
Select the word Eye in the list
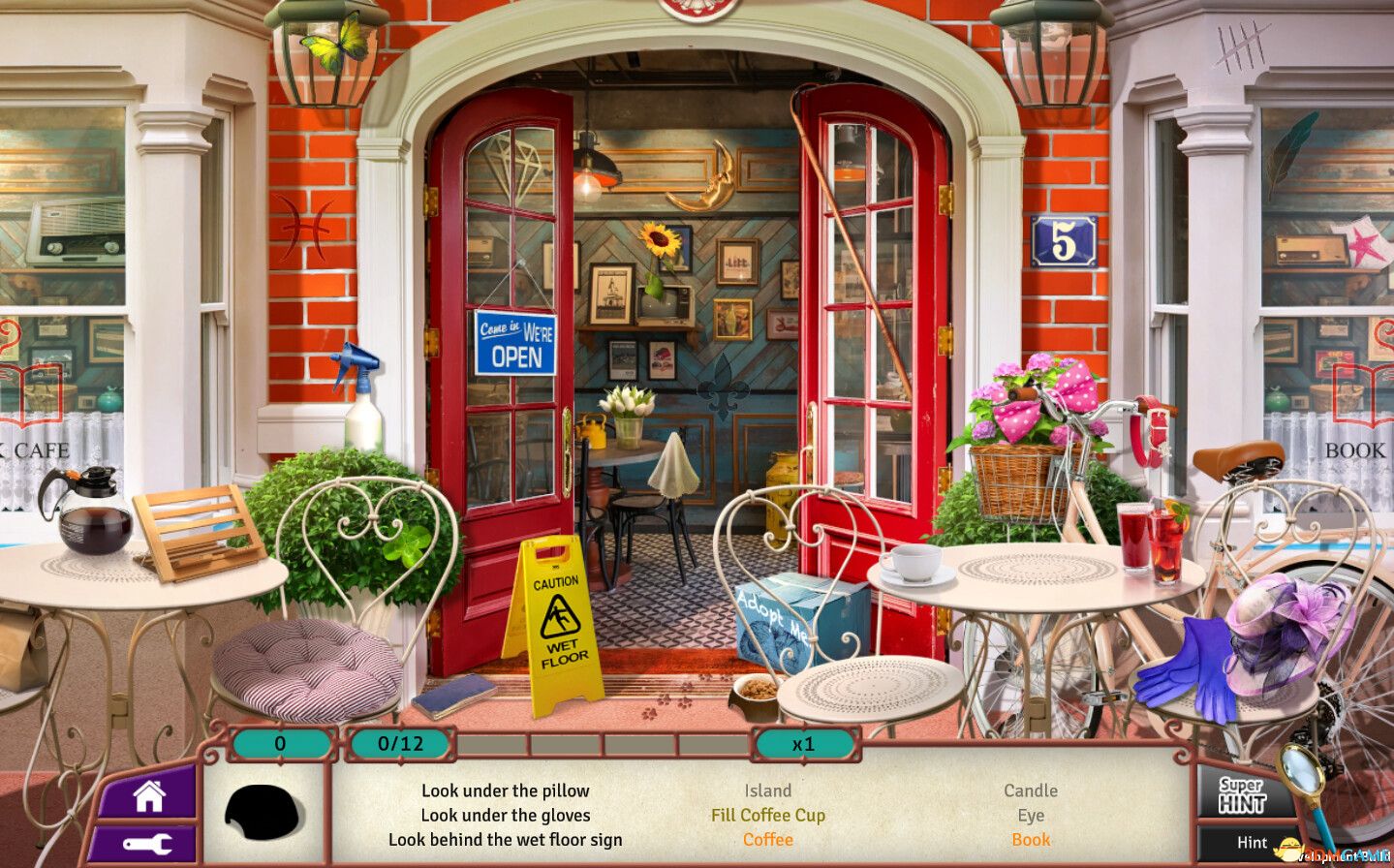click(1031, 815)
